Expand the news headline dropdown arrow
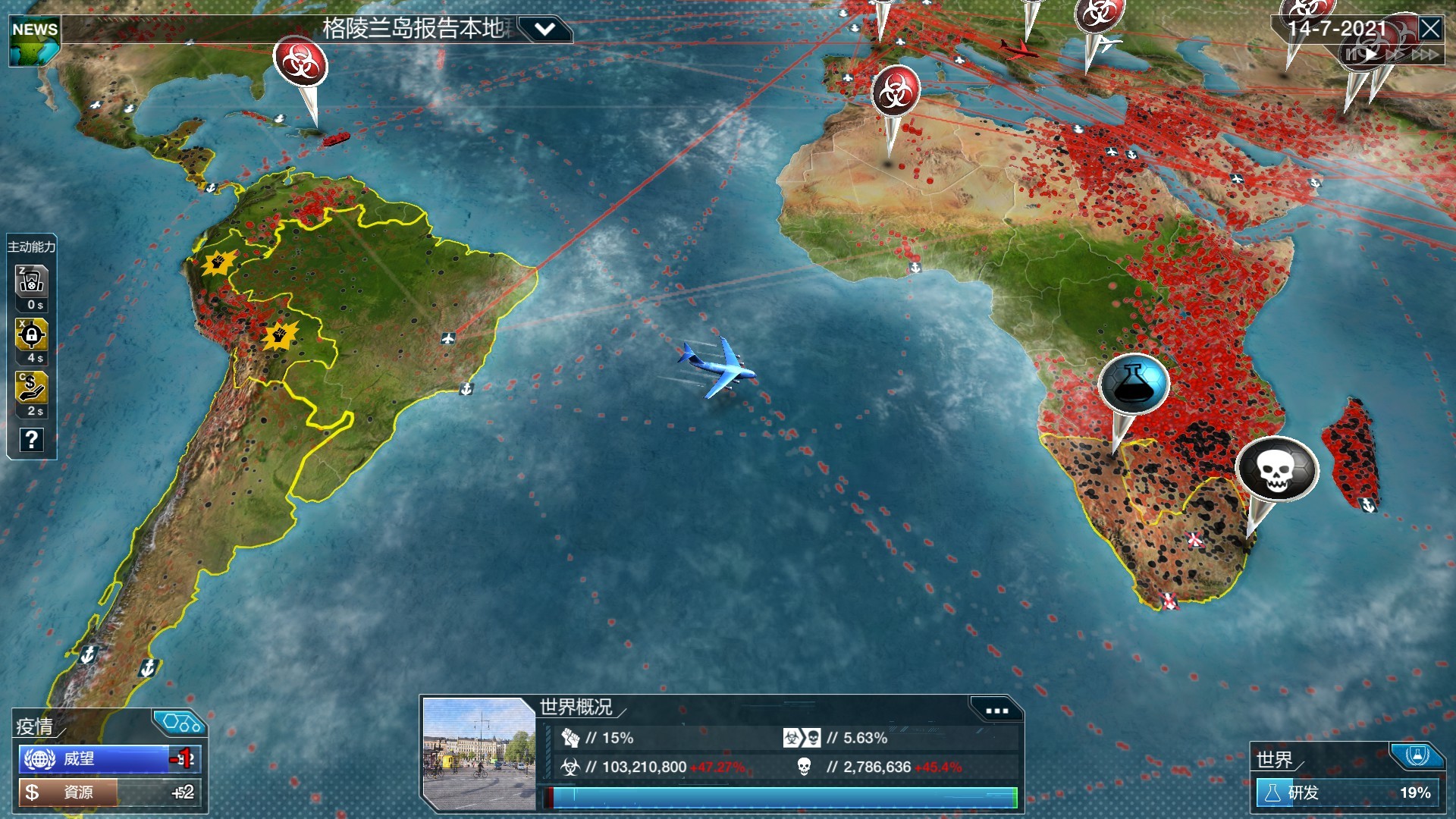The width and height of the screenshot is (1456, 819). [x=544, y=30]
